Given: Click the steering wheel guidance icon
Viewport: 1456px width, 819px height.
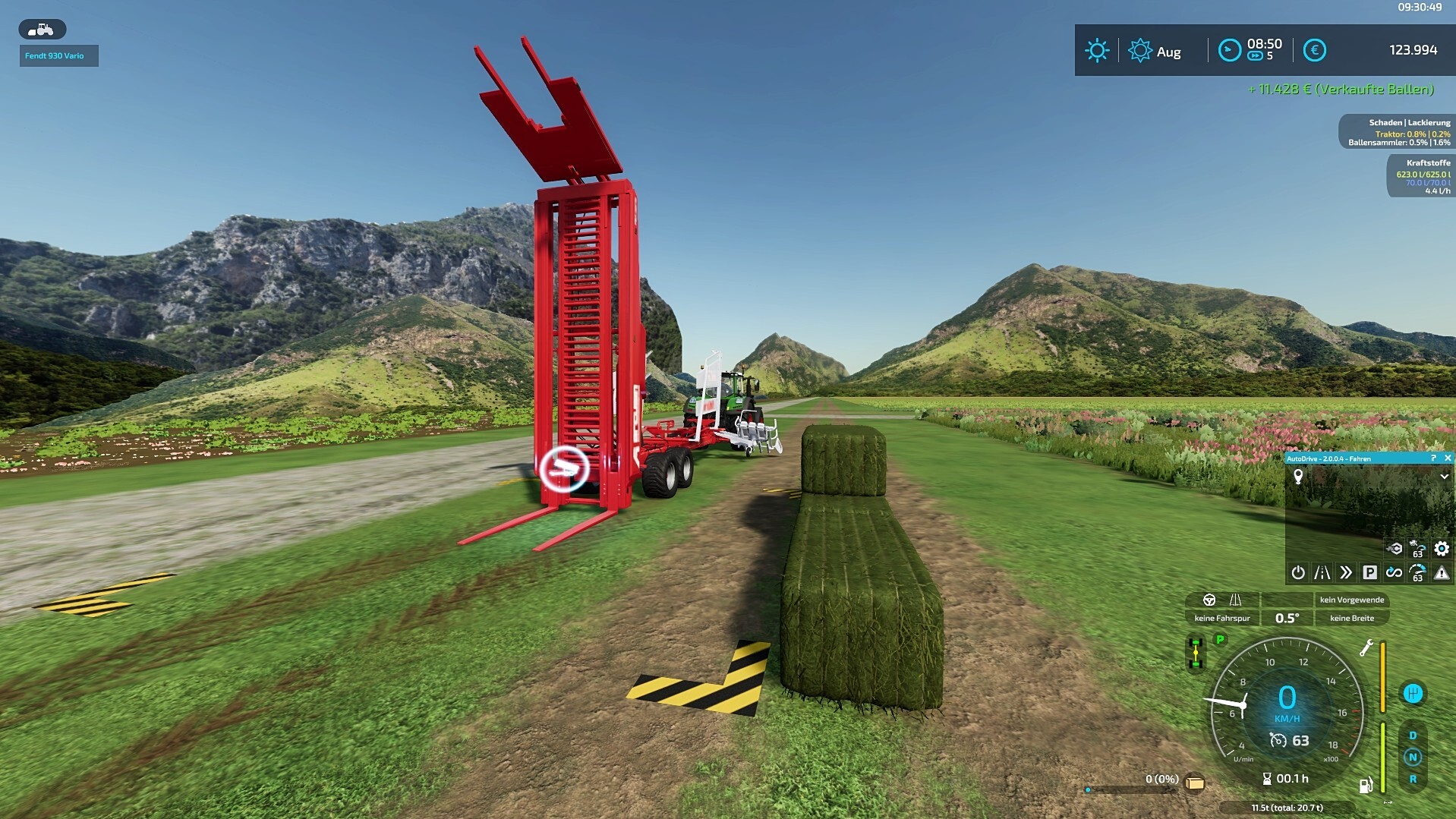Looking at the screenshot, I should coord(1209,600).
